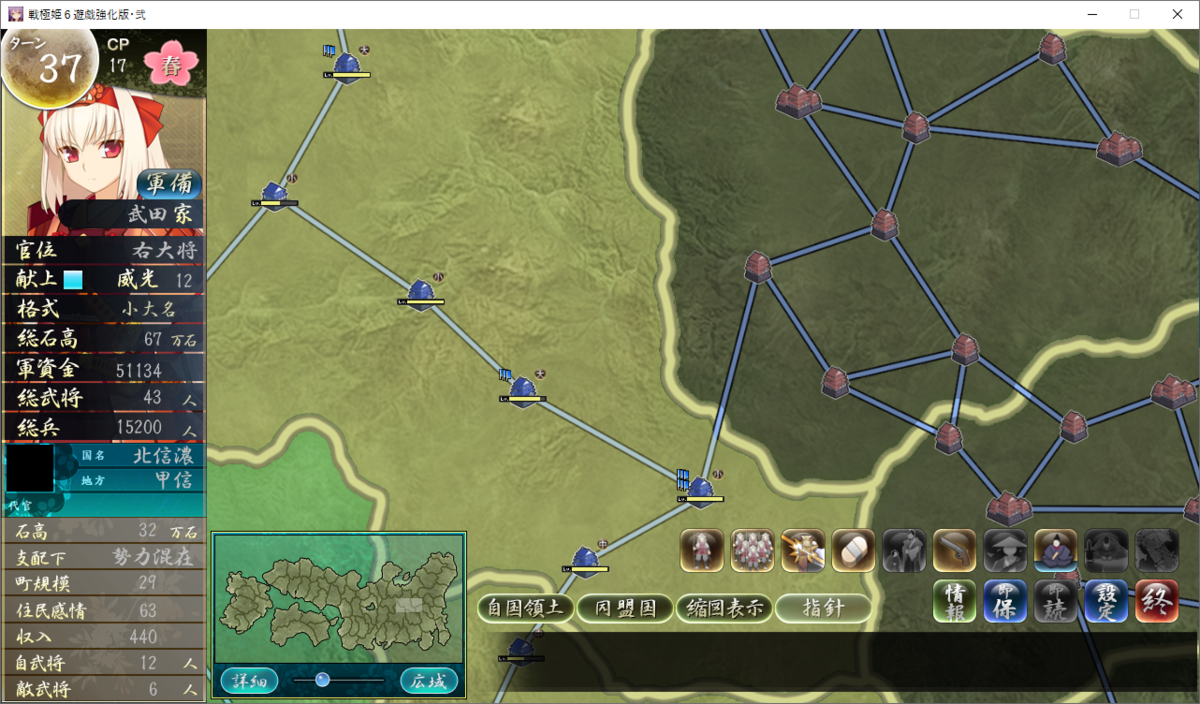The height and width of the screenshot is (704, 1200).
Task: Activate the bandage healing command icon
Action: pos(853,550)
